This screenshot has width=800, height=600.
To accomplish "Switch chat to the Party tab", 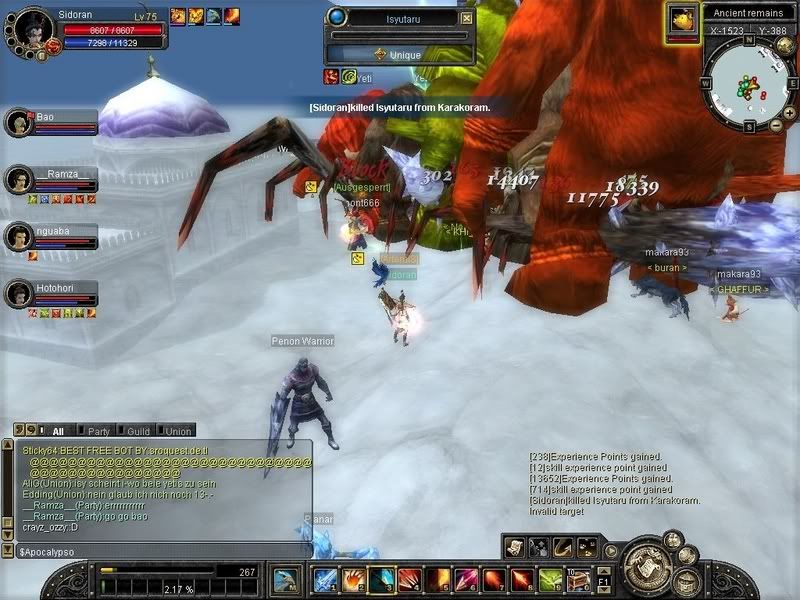I will [96, 431].
